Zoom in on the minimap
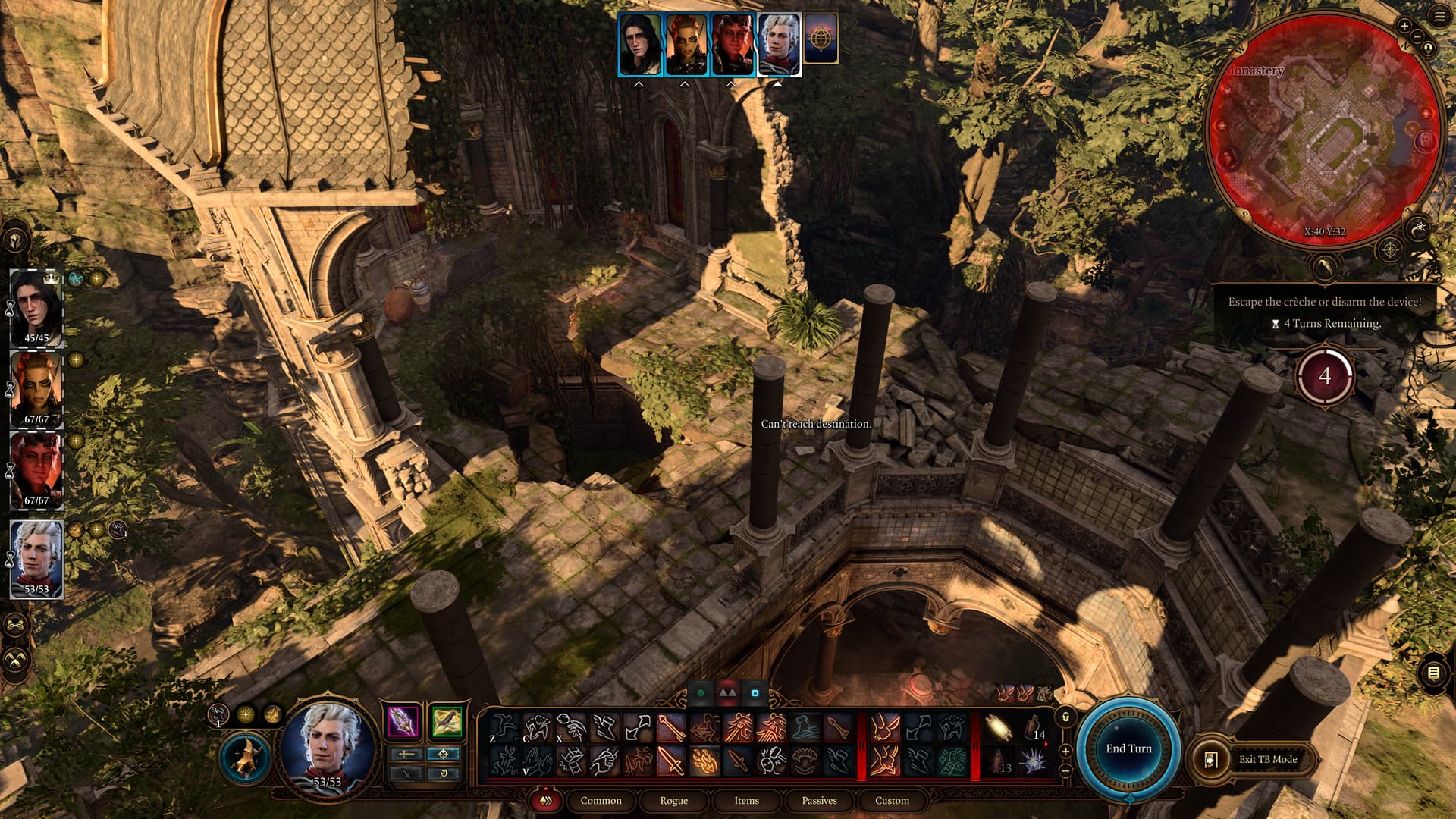The width and height of the screenshot is (1456, 819). pos(1404,26)
